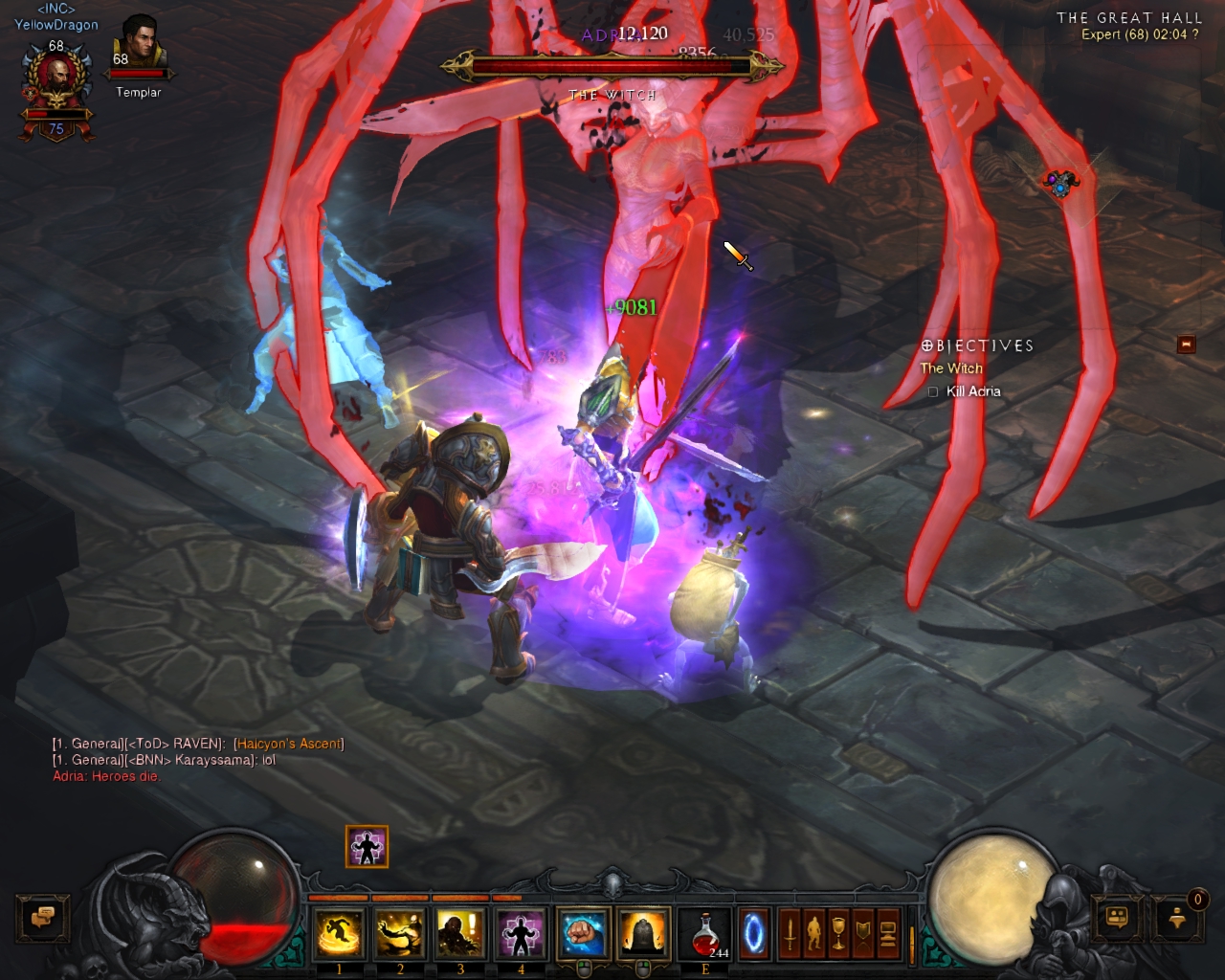This screenshot has height=980, width=1225.
Task: Open the goblet icon menu button
Action: [838, 933]
